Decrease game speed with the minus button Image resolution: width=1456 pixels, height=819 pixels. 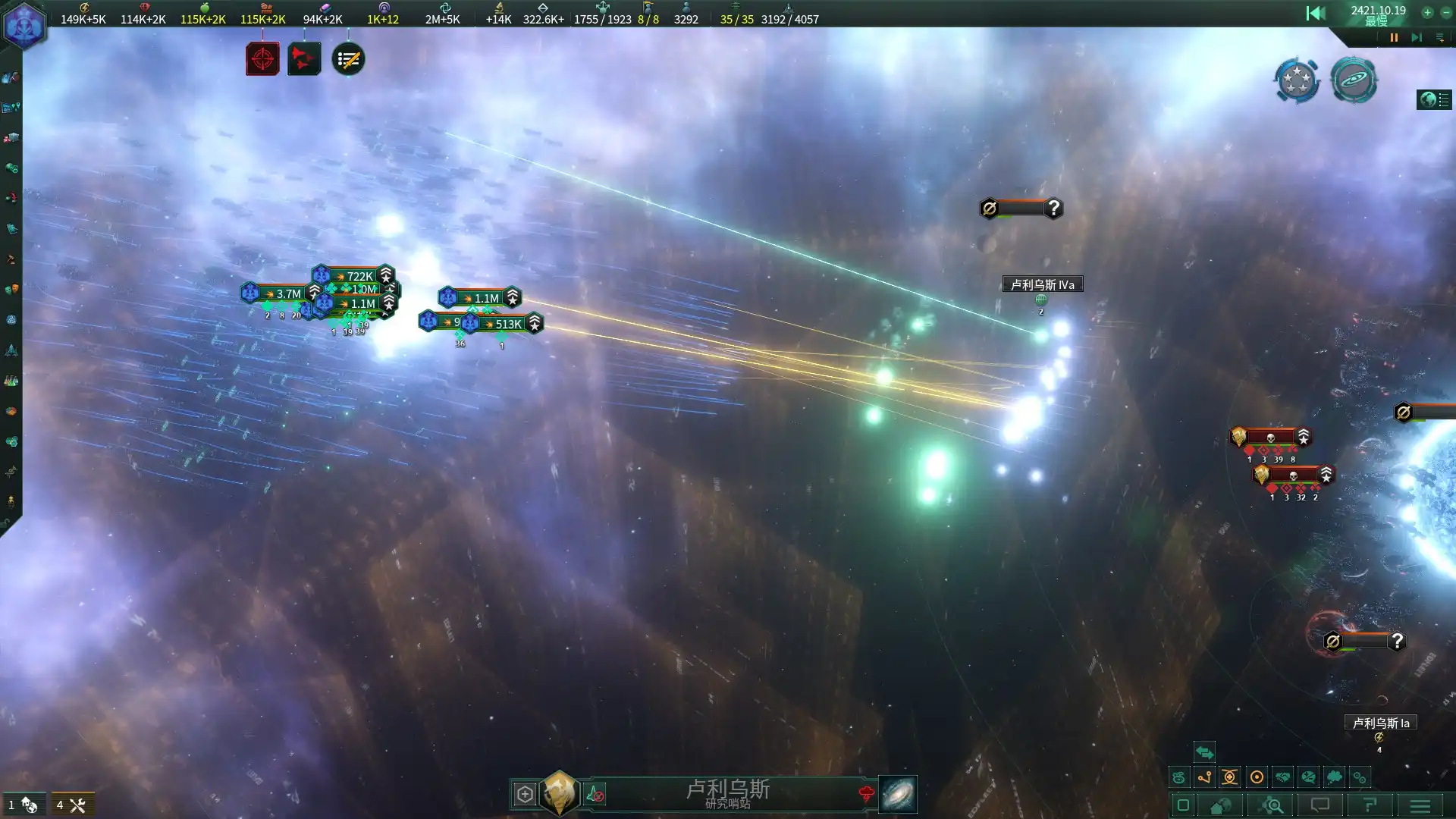[1445, 12]
